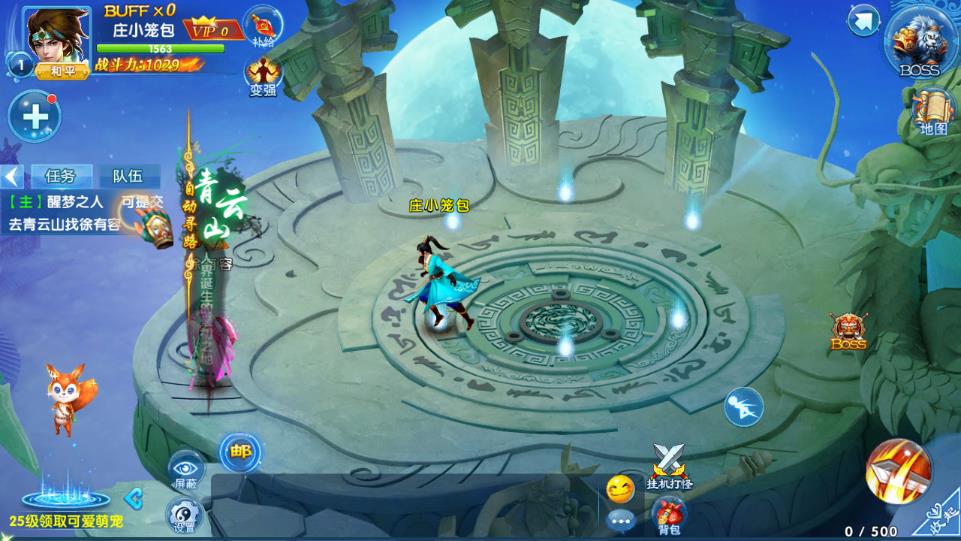Viewport: 961px width, 541px height.
Task: Open the 邮 mail button
Action: click(x=240, y=452)
